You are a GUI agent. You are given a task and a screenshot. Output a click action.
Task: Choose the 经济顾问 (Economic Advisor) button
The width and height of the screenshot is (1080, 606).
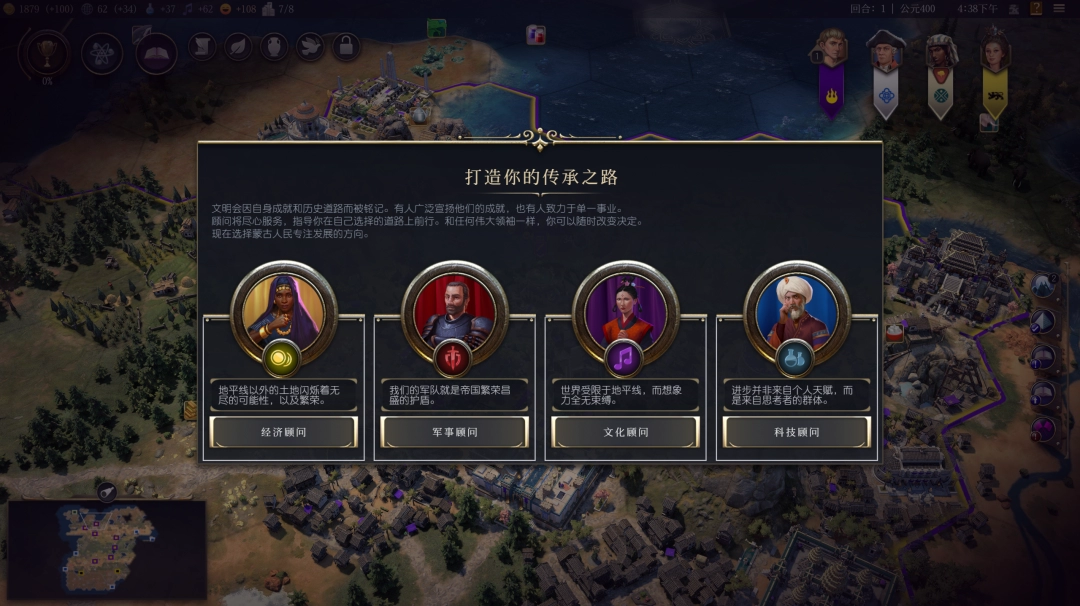click(x=284, y=432)
